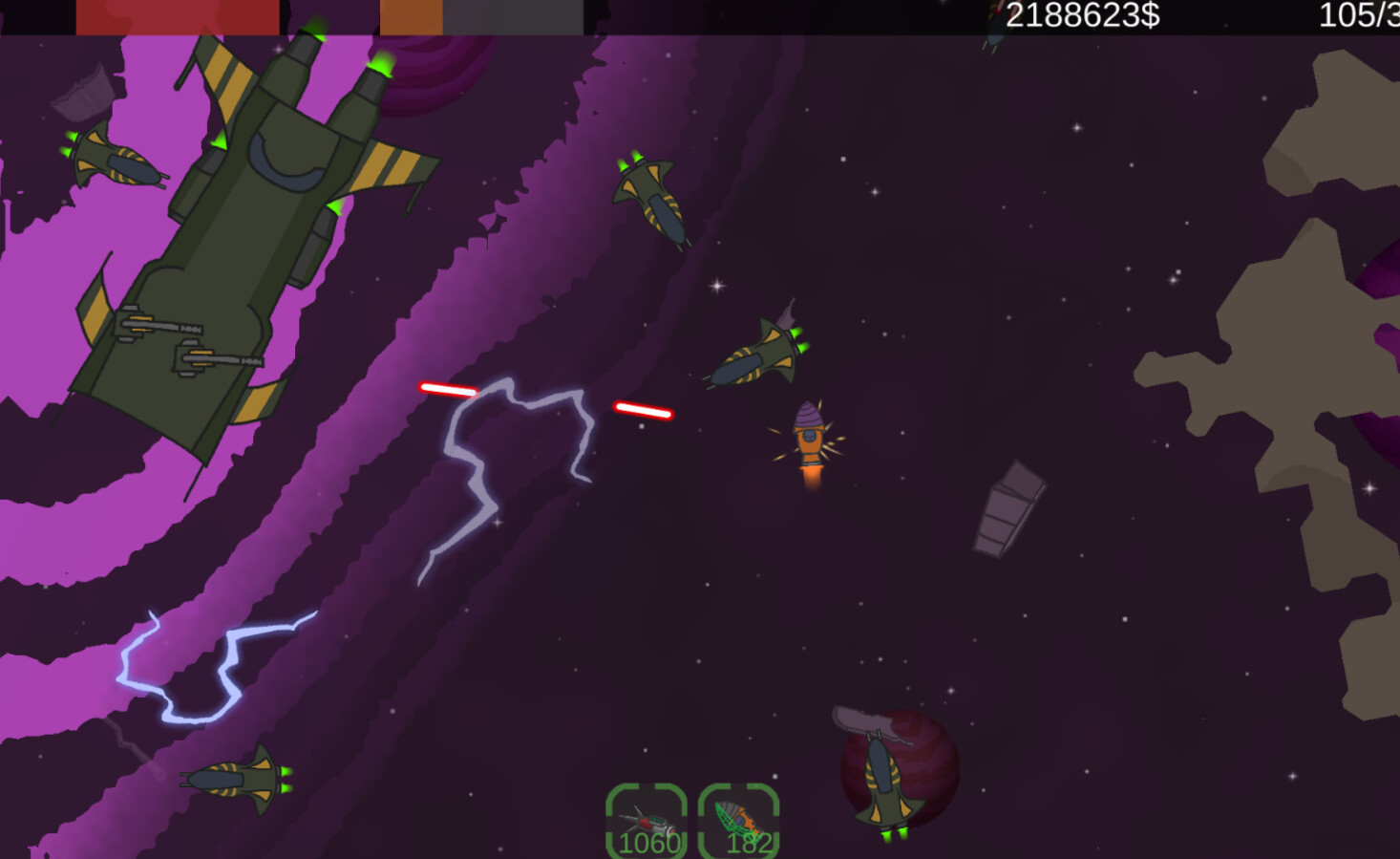Select the green fighter in bottom-left corner
This screenshot has width=1400, height=859.
tap(234, 779)
